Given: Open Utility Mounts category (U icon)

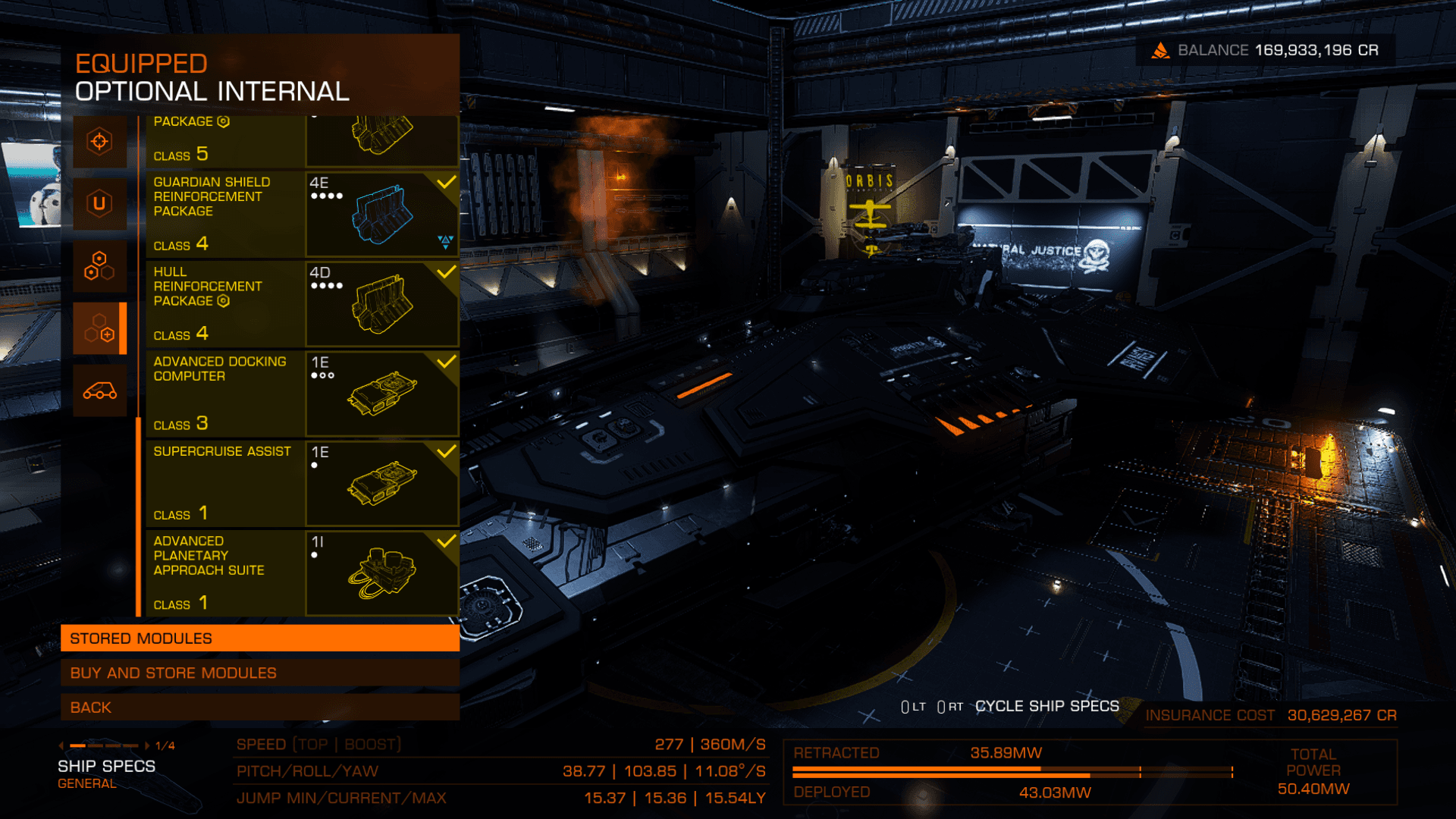Looking at the screenshot, I should (99, 203).
